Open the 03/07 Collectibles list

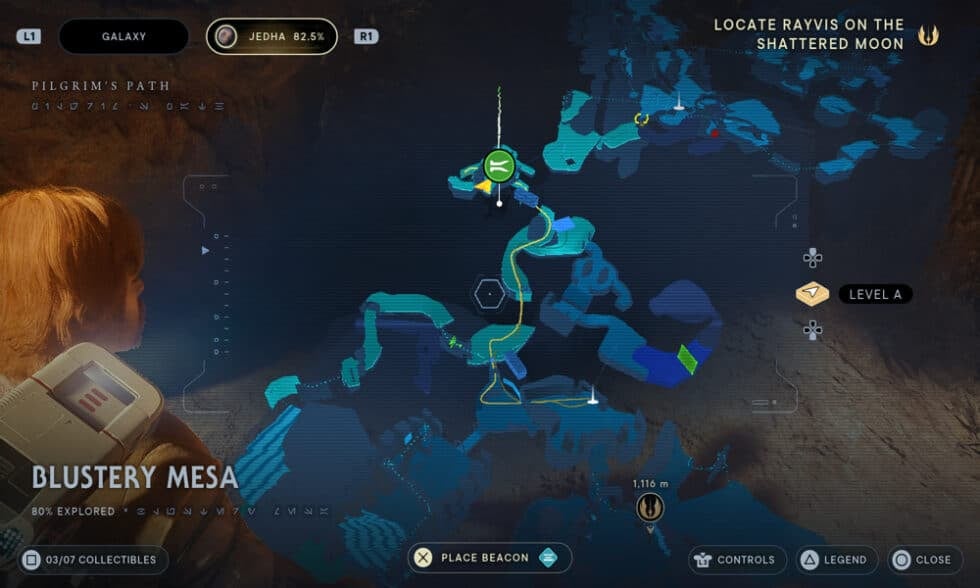coord(92,559)
